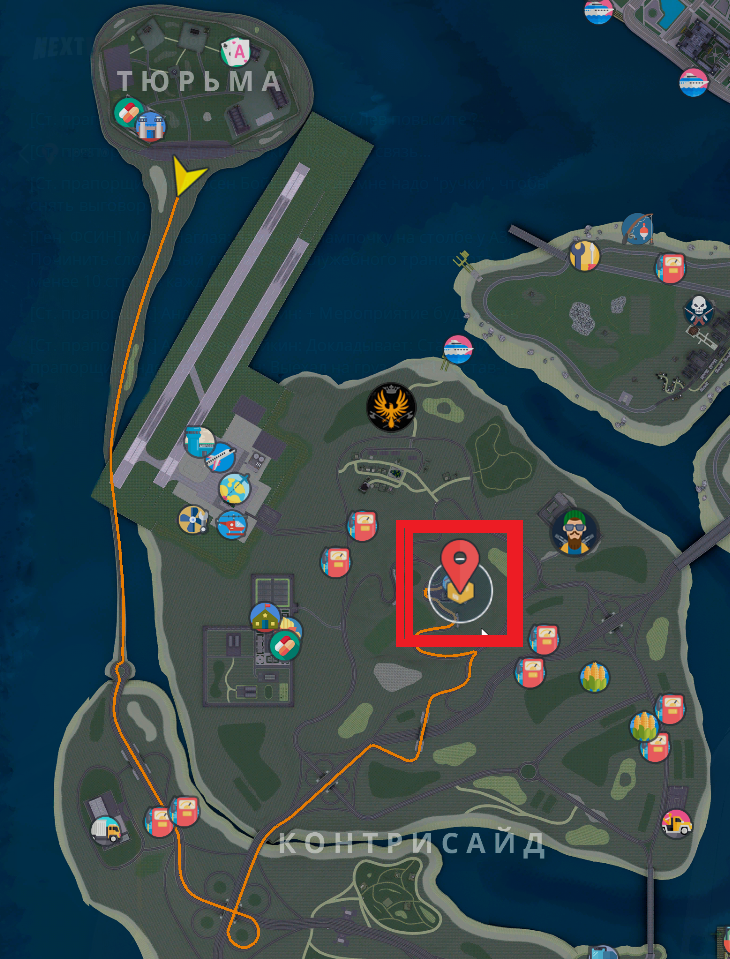730x959 pixels.
Task: Select the globe with plane marker
Action: (234, 489)
